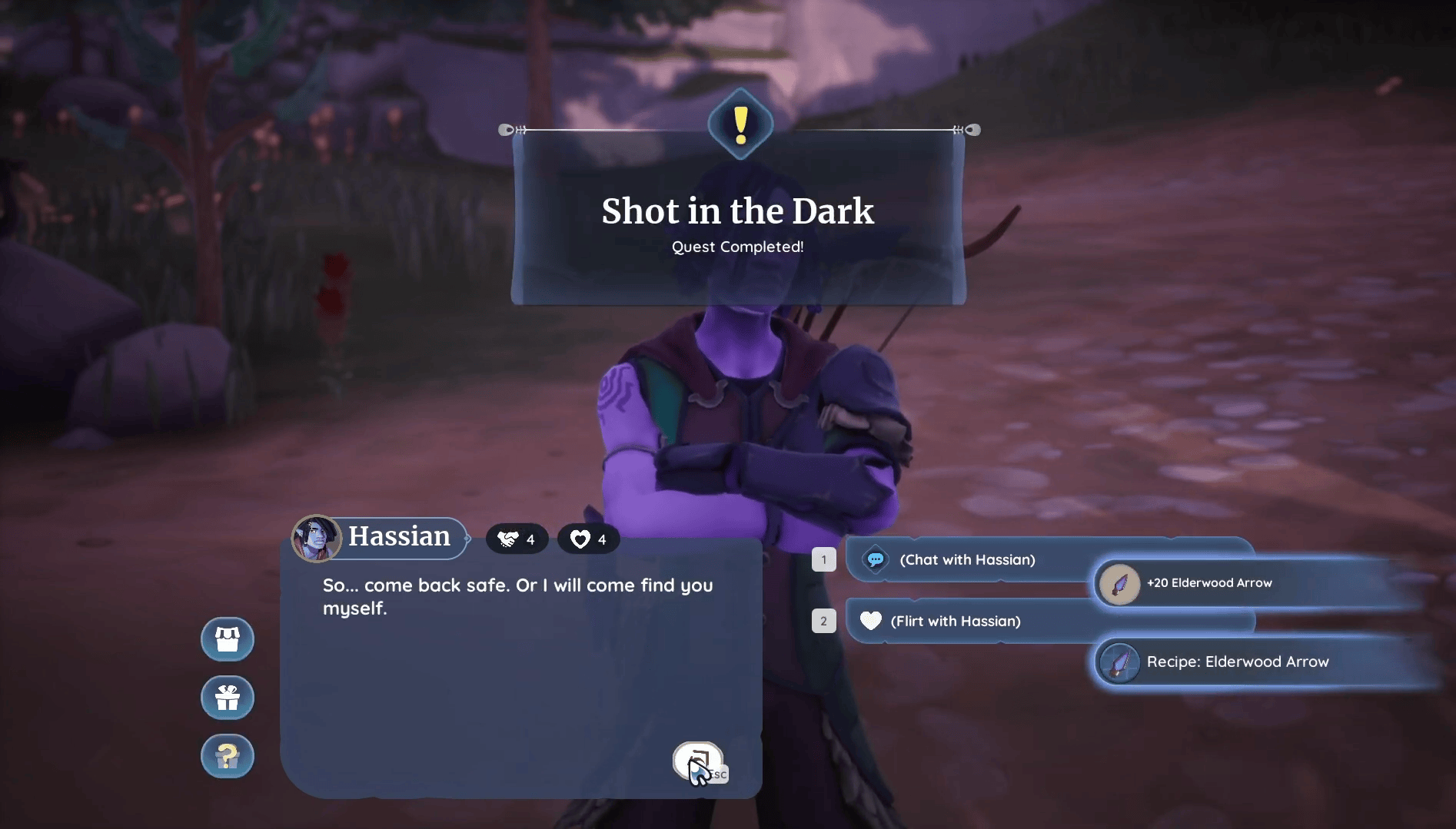
Task: Click the quest exclamation mark emblem
Action: coord(740,124)
